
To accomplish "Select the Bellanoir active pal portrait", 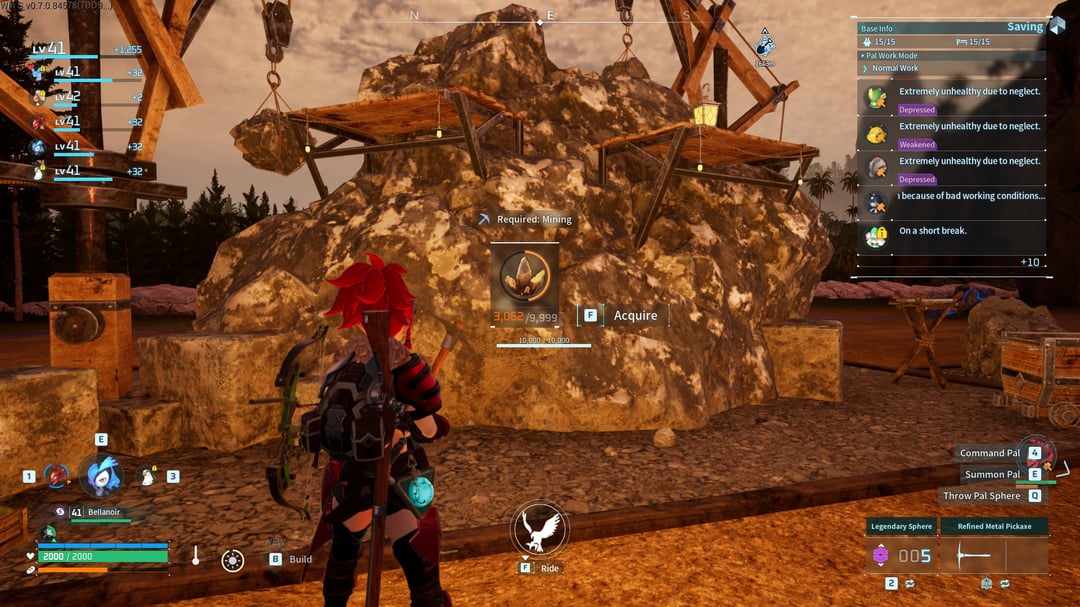I will coord(100,475).
